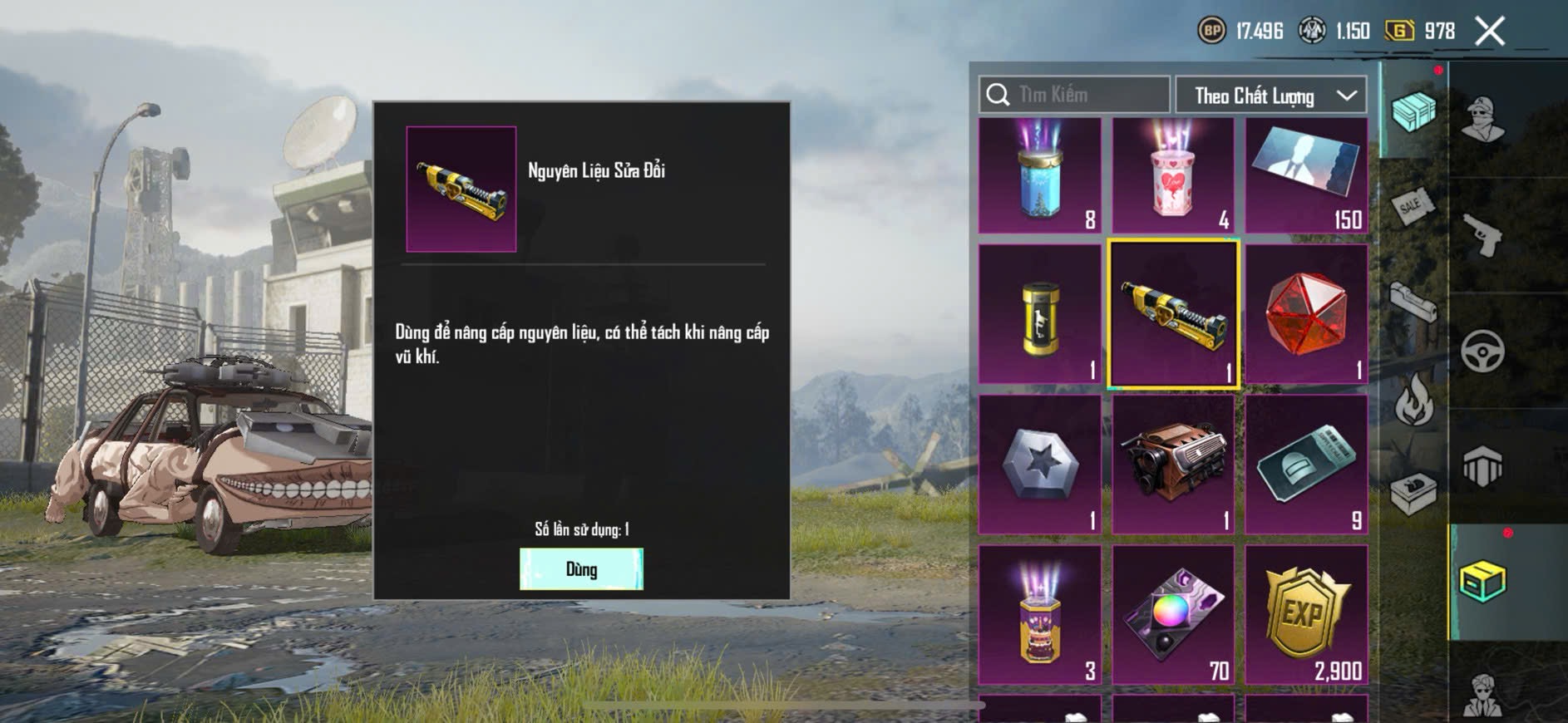The width and height of the screenshot is (1568, 723).
Task: Open the character with cap outfit tab
Action: point(1483,120)
